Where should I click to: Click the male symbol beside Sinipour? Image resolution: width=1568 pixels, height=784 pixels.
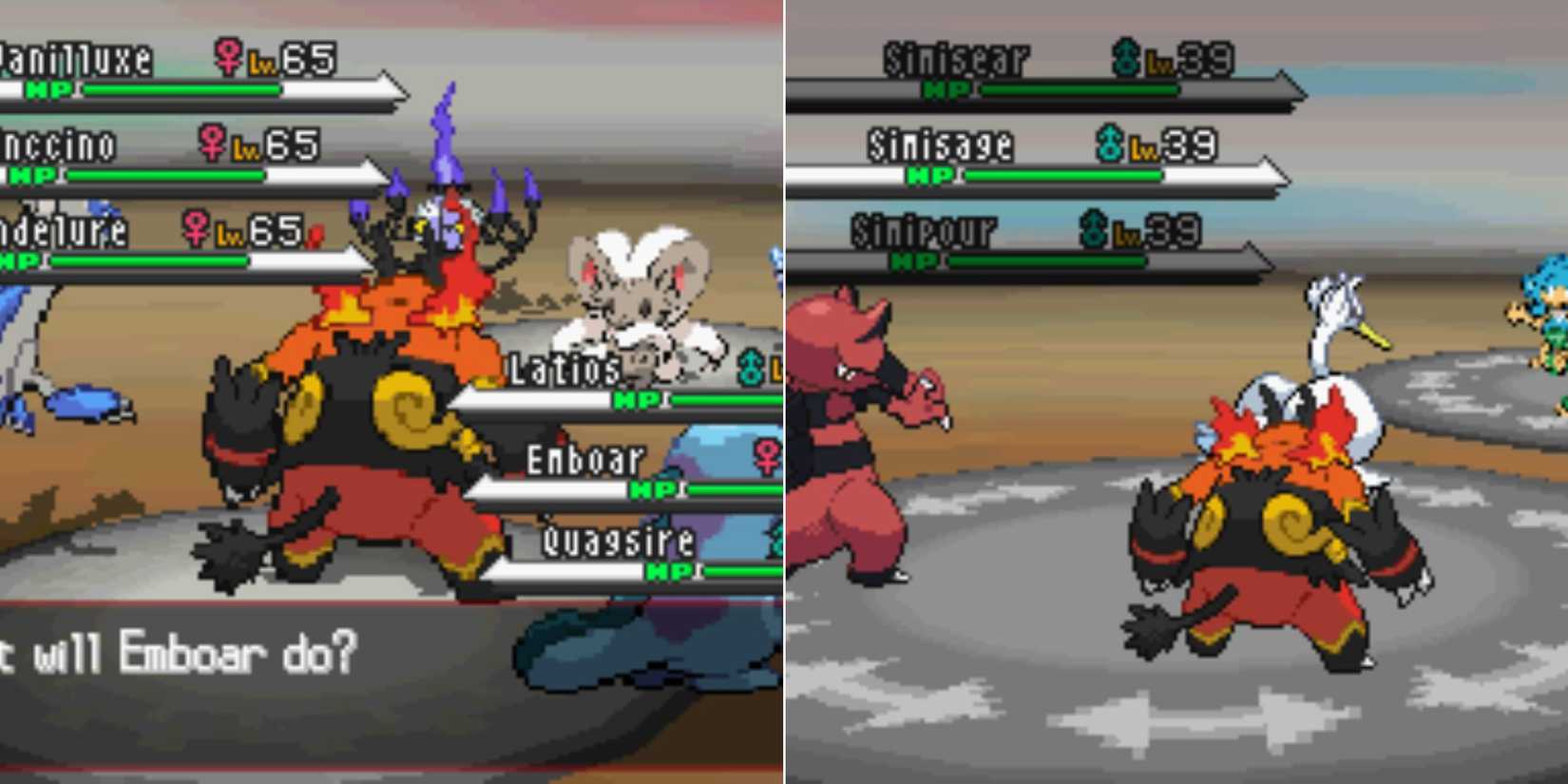(1095, 231)
